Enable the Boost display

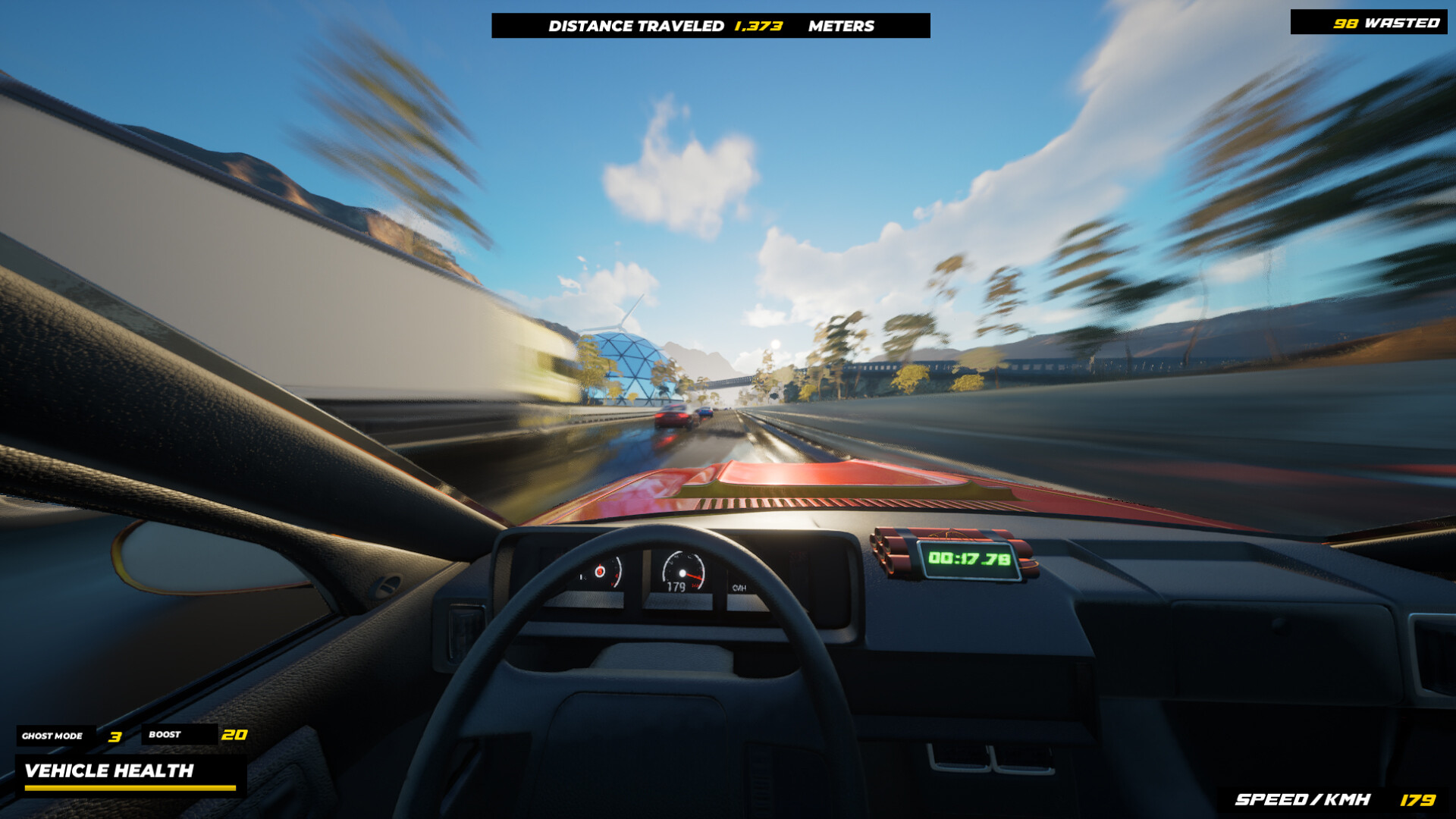tap(165, 734)
